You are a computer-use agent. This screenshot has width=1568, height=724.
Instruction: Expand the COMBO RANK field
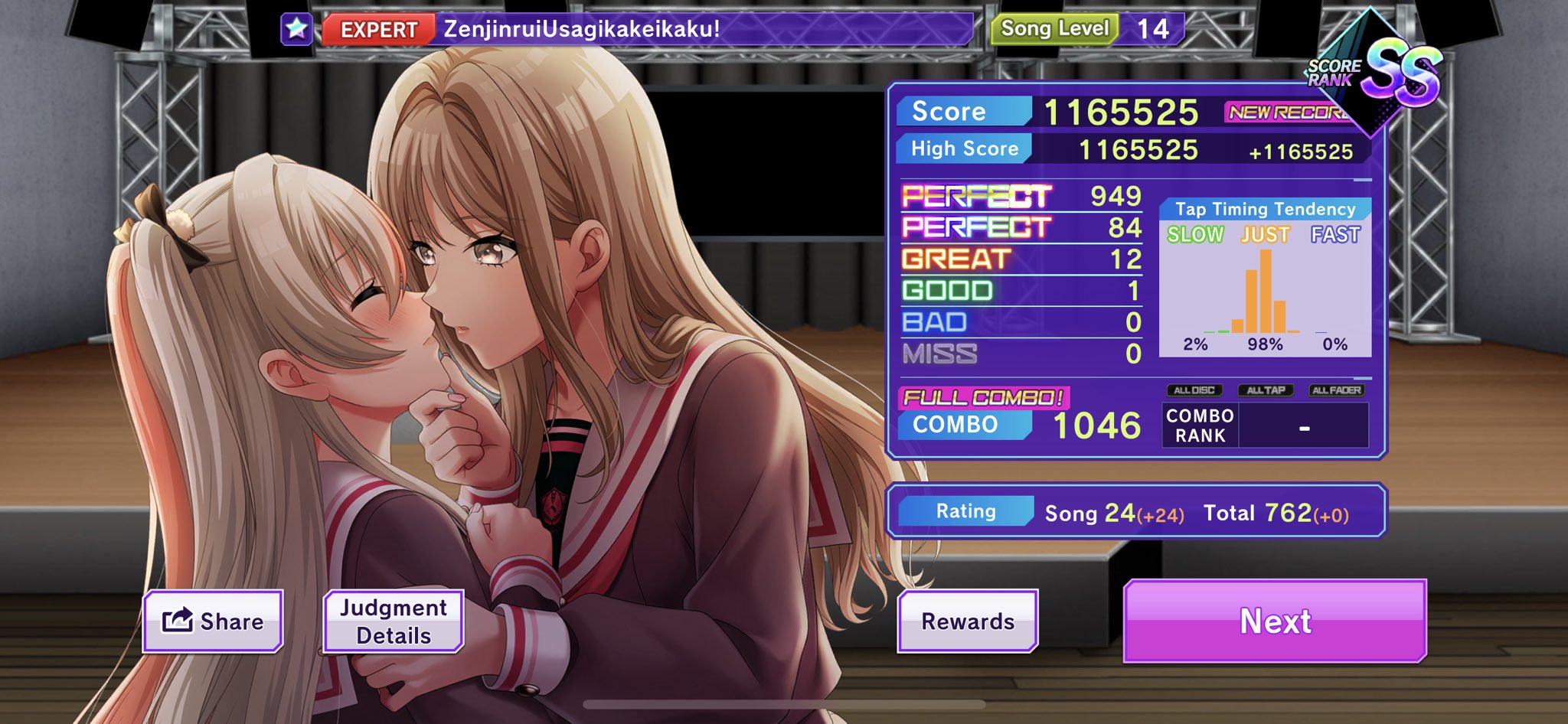[1198, 426]
